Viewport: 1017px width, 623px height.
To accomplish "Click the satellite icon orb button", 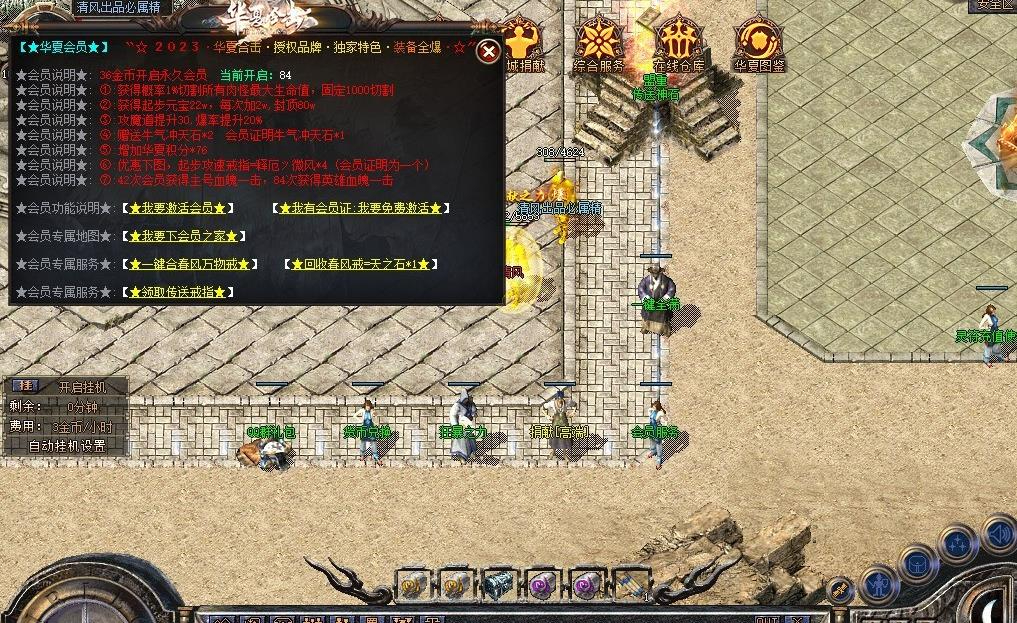I will click(x=840, y=591).
